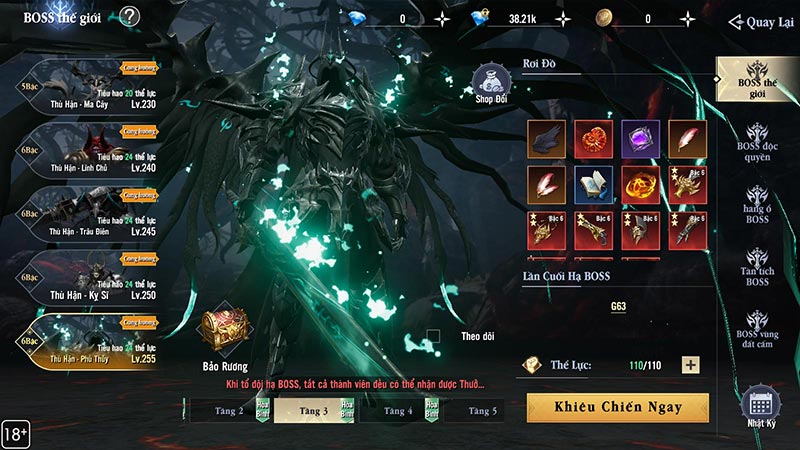
Task: Add stamina with the Thể Lực plus button
Action: pyautogui.click(x=690, y=366)
